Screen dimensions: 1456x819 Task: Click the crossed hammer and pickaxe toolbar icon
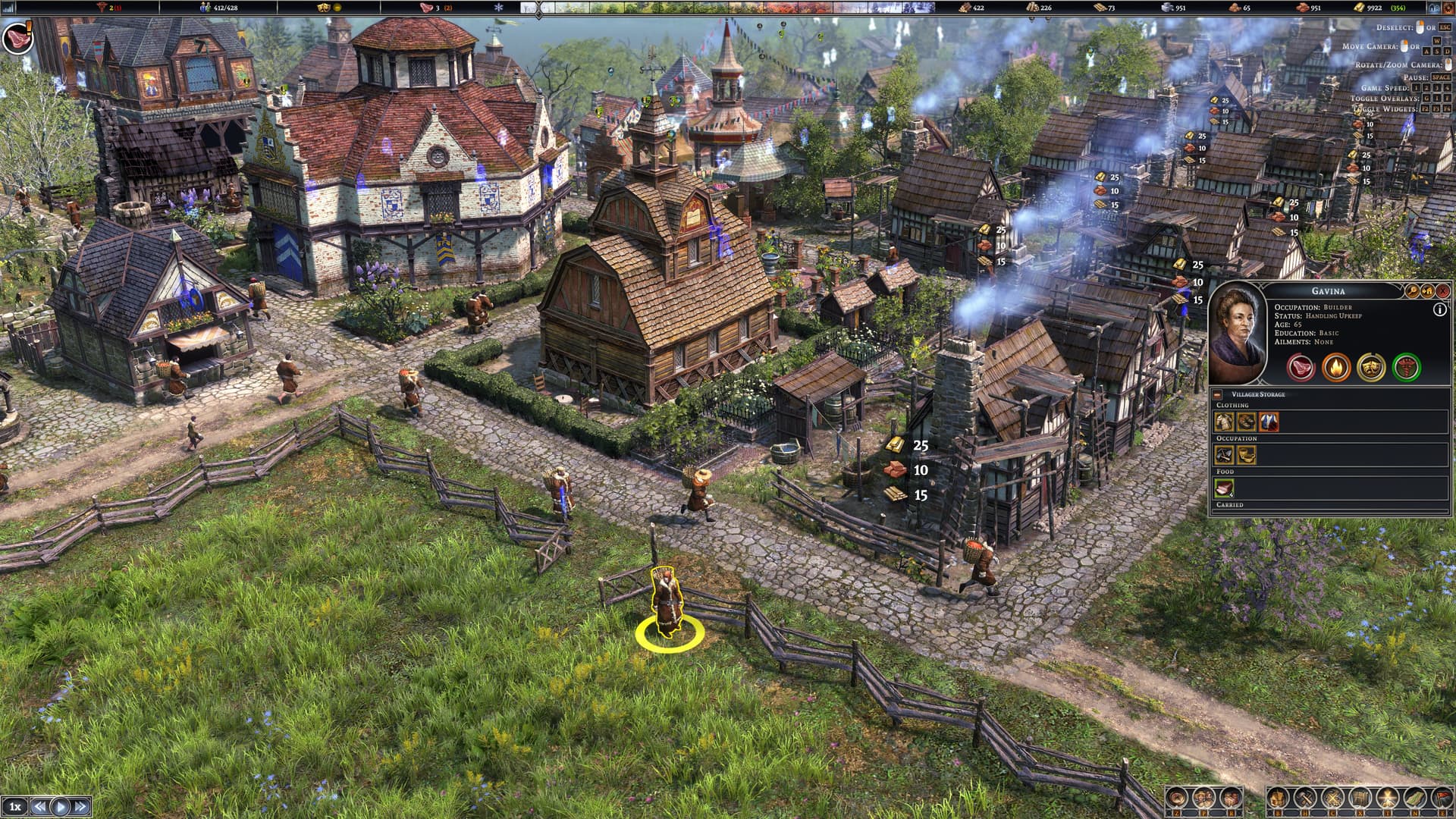tap(1306, 798)
